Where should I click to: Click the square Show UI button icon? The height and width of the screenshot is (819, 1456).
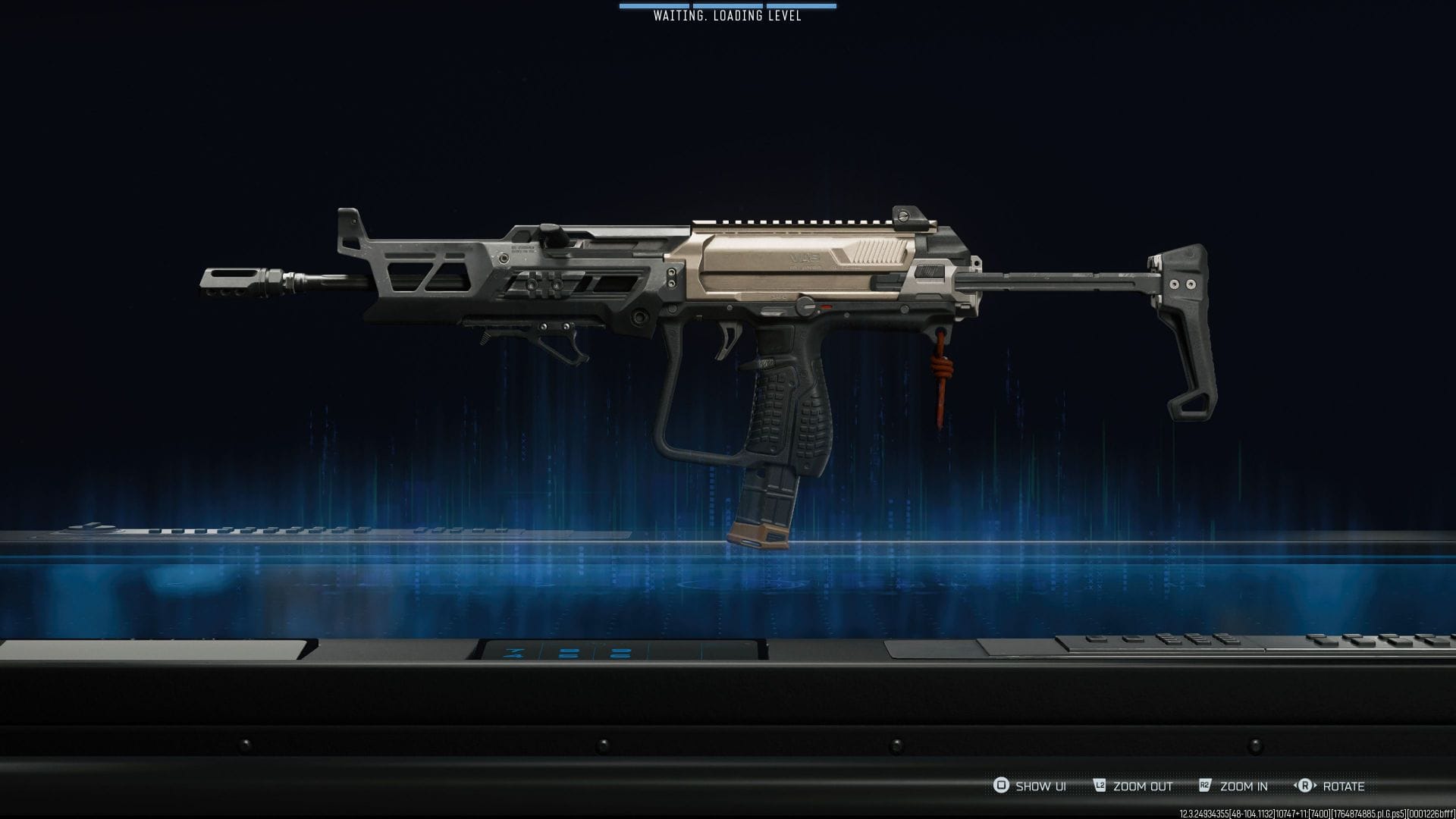point(999,786)
